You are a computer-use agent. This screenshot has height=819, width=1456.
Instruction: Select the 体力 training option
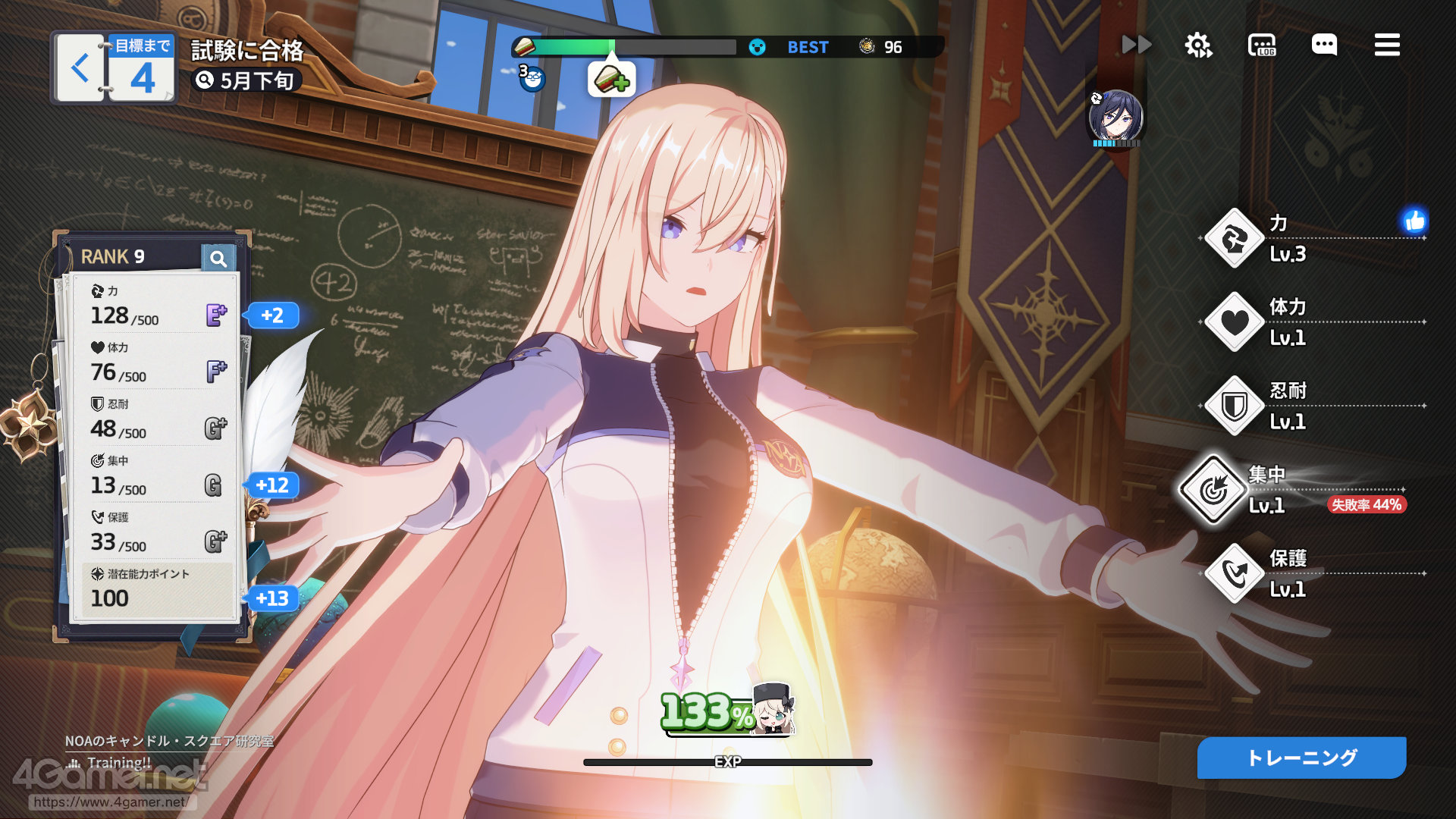click(x=1235, y=322)
